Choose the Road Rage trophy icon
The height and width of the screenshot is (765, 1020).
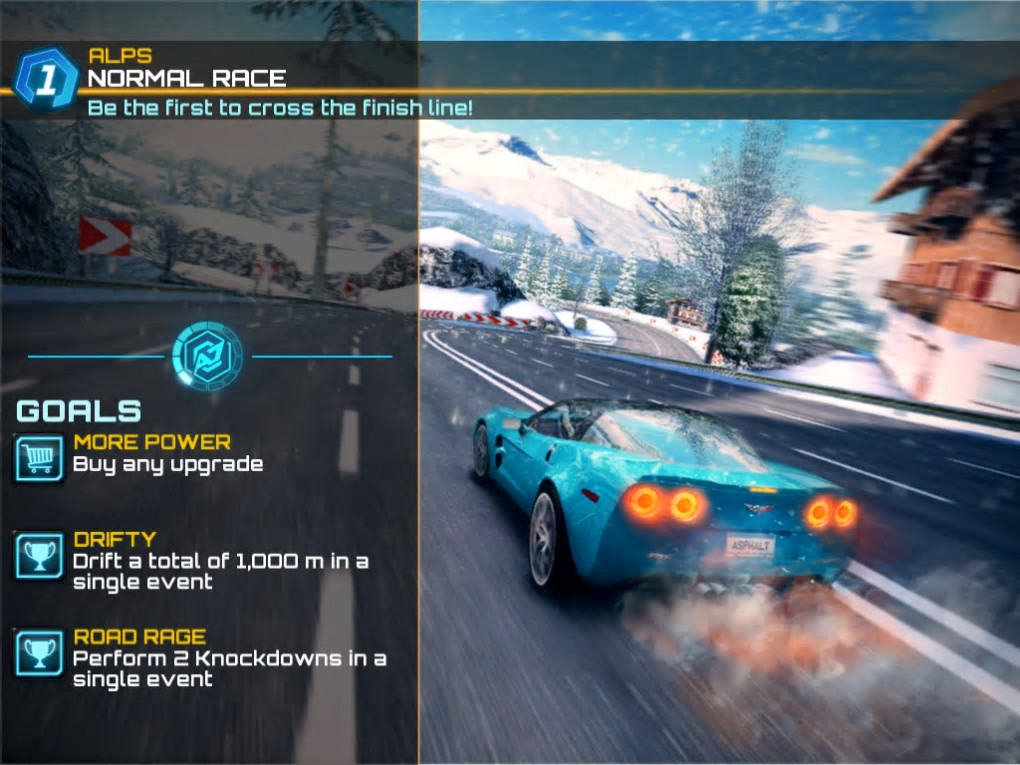[x=39, y=653]
